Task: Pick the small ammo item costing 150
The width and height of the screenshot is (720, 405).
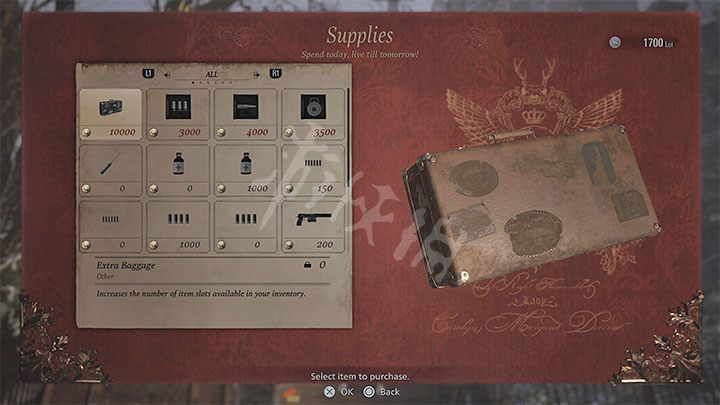Action: click(312, 168)
